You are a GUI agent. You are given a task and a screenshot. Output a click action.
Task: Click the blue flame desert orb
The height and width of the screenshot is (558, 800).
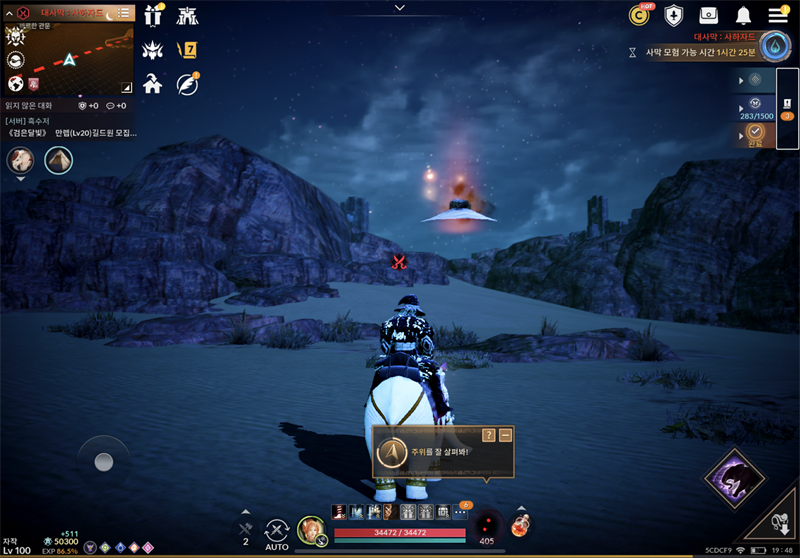(x=775, y=46)
